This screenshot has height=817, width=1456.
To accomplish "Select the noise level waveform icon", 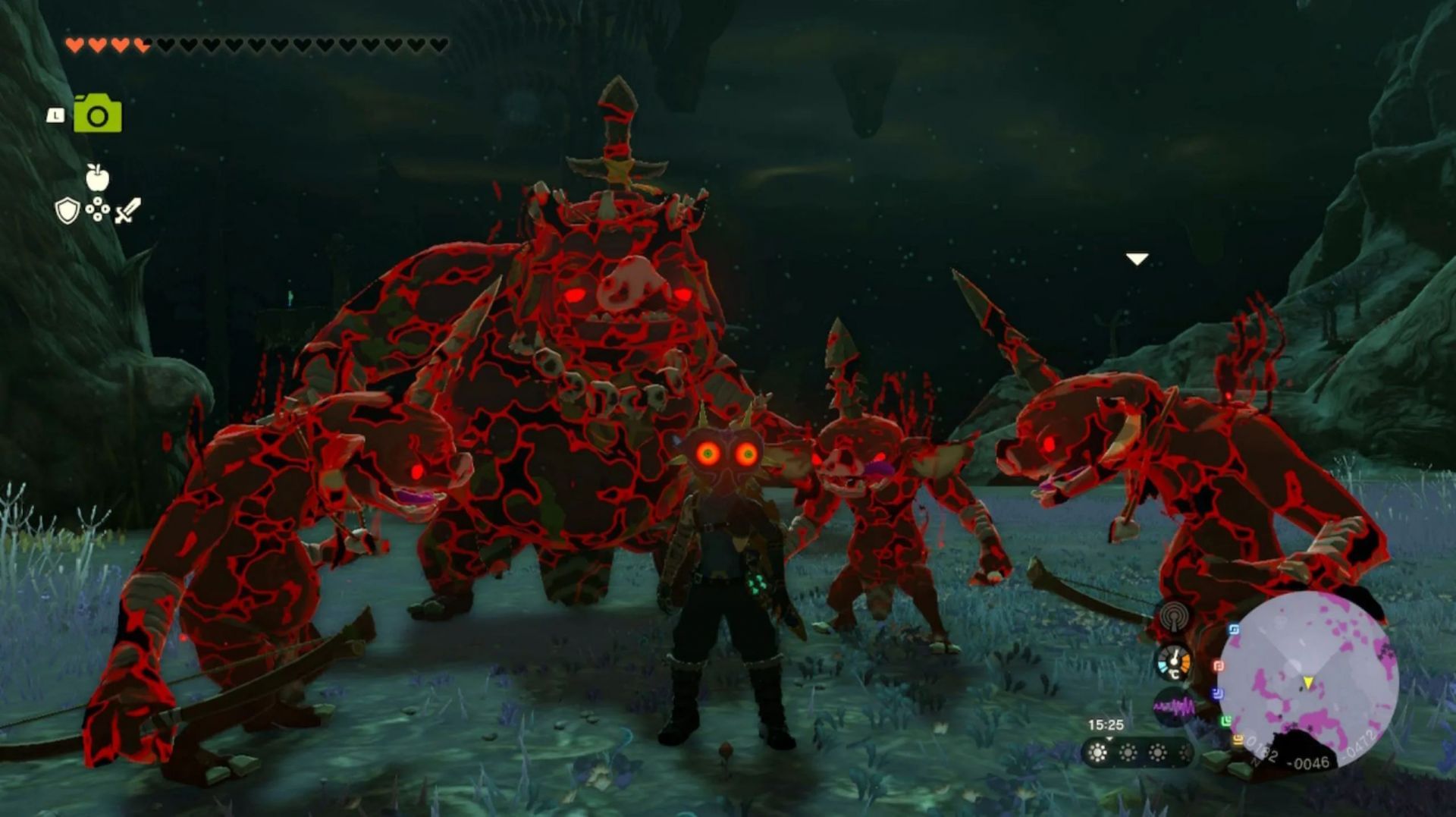I will pyautogui.click(x=1175, y=705).
